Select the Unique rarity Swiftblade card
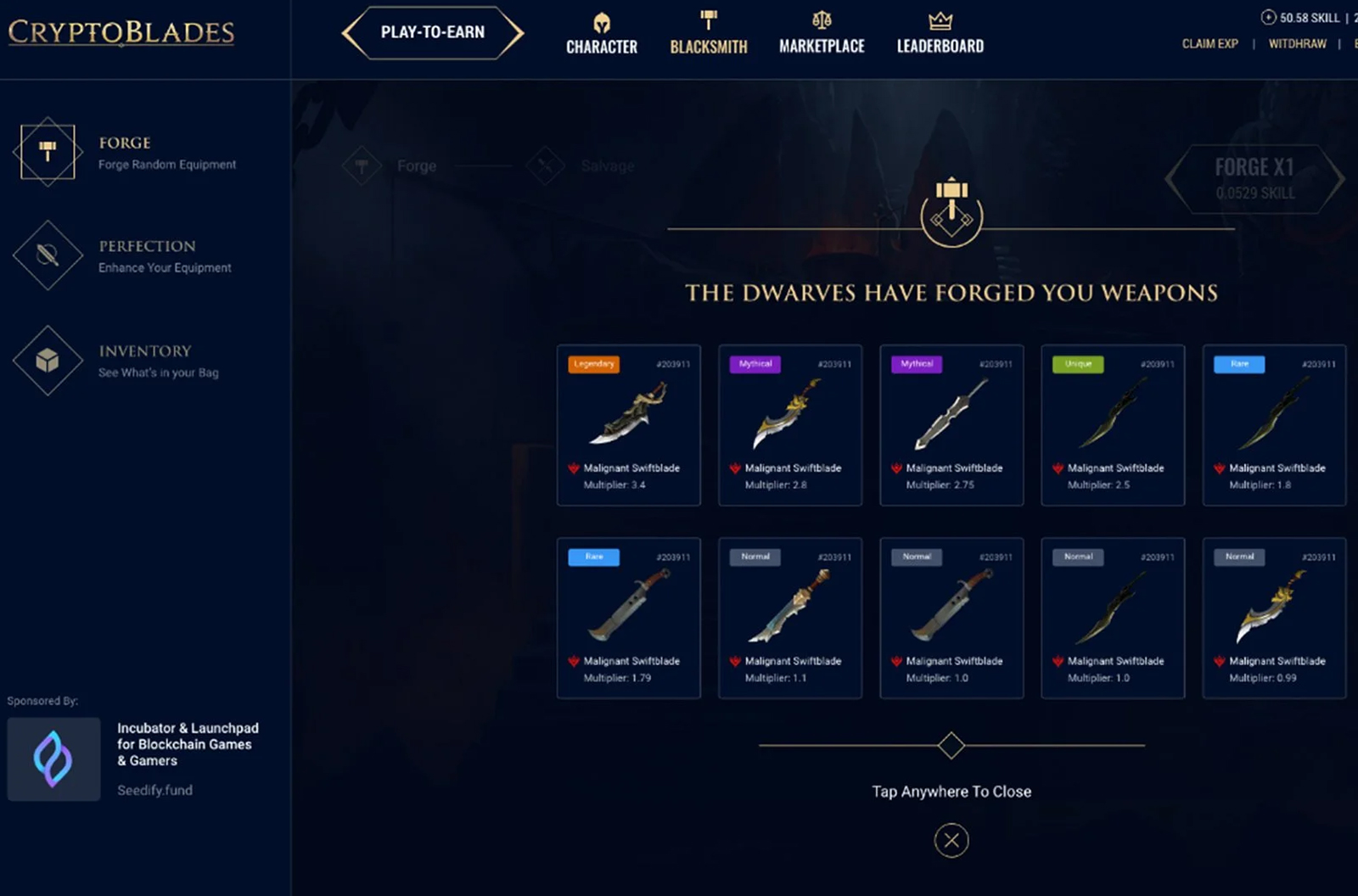Viewport: 1358px width, 896px height. point(1112,424)
